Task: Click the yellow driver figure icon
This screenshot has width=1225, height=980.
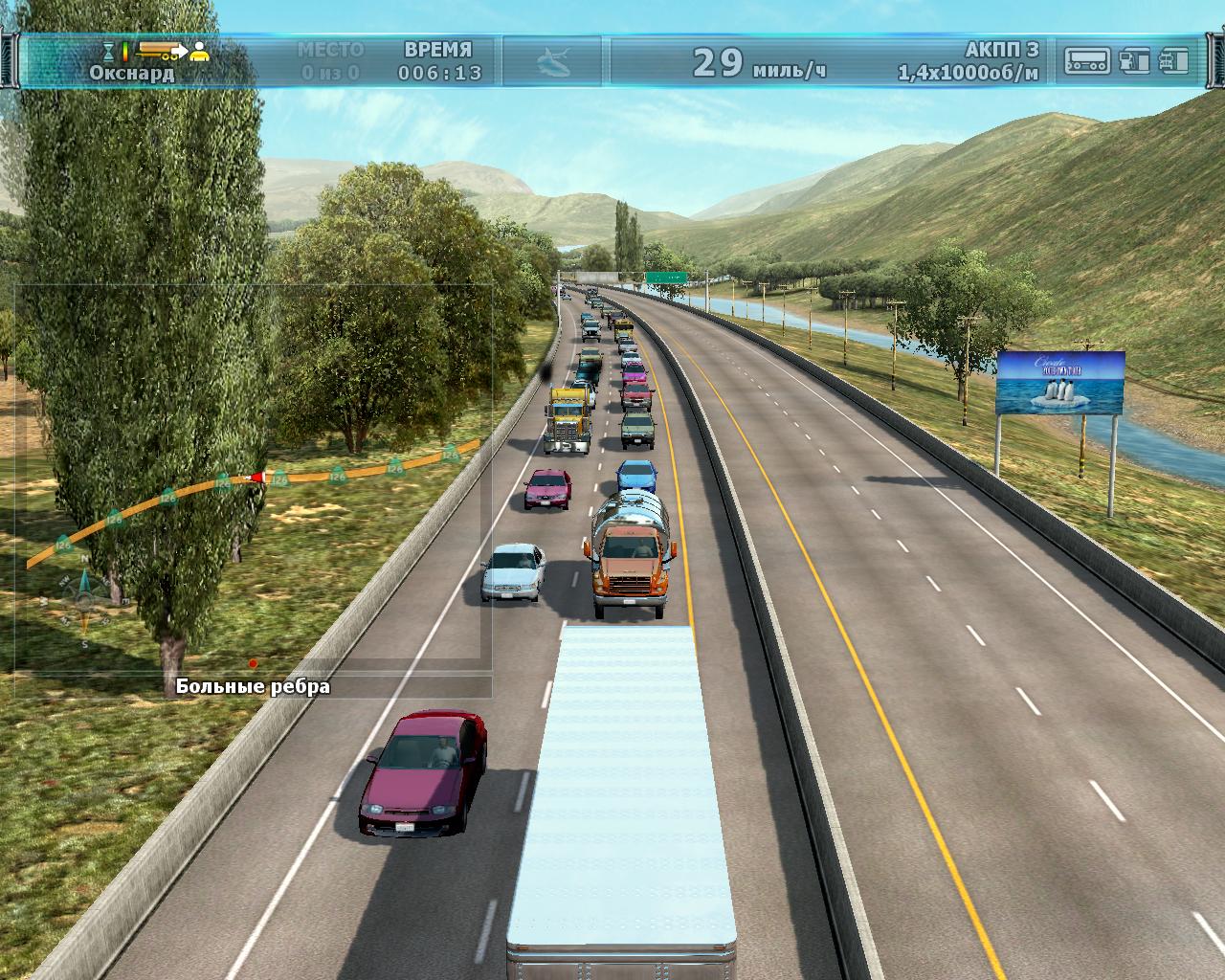Action: point(199,52)
